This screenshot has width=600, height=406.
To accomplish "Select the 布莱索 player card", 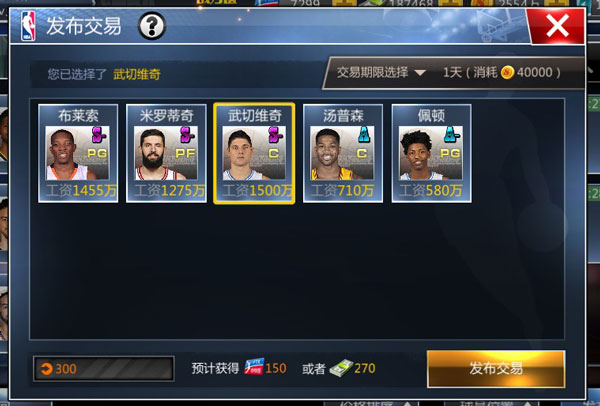I will (78, 153).
